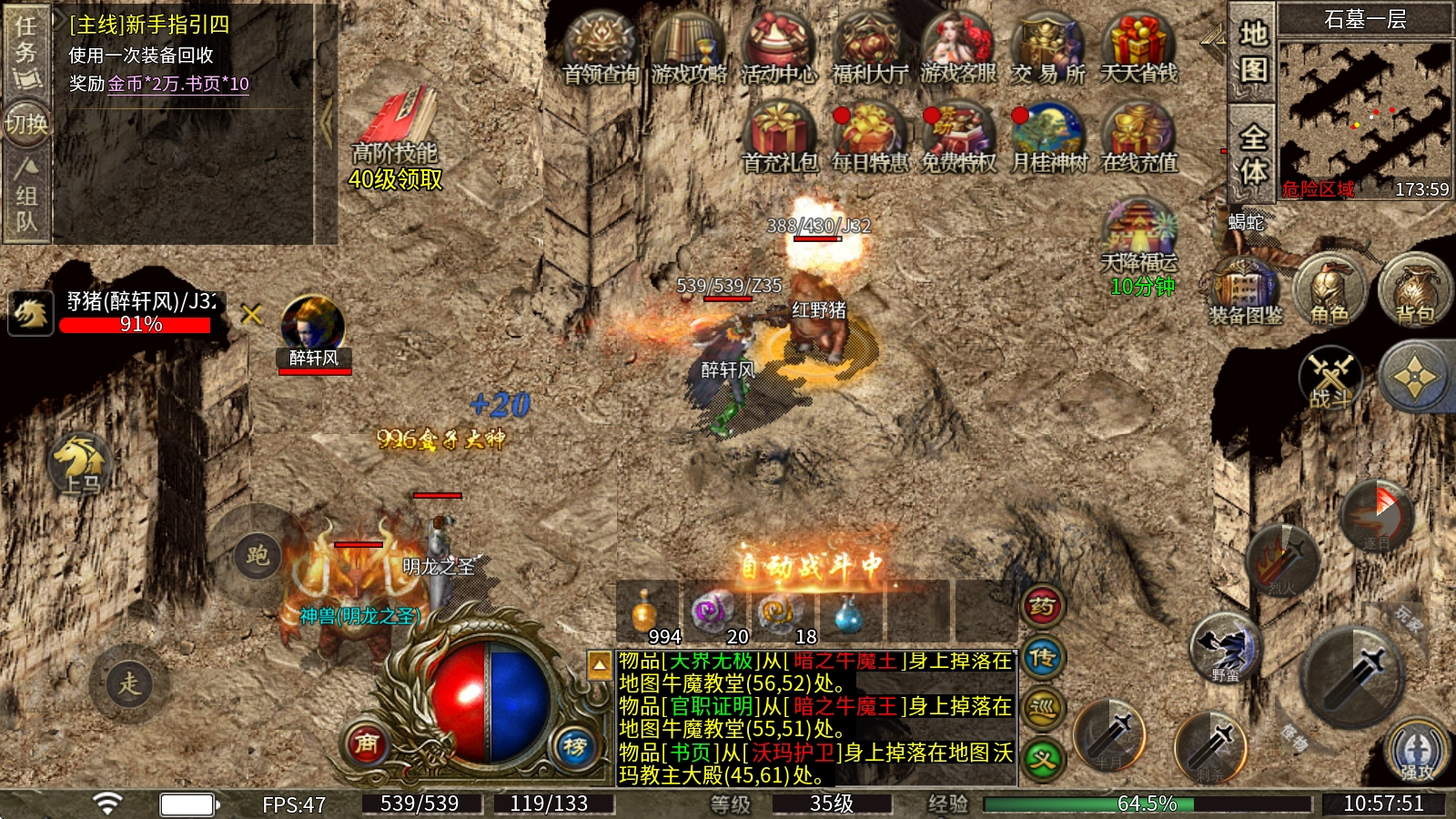This screenshot has height=819, width=1456.
Task: Mount up with the 上马 button
Action: click(x=81, y=462)
